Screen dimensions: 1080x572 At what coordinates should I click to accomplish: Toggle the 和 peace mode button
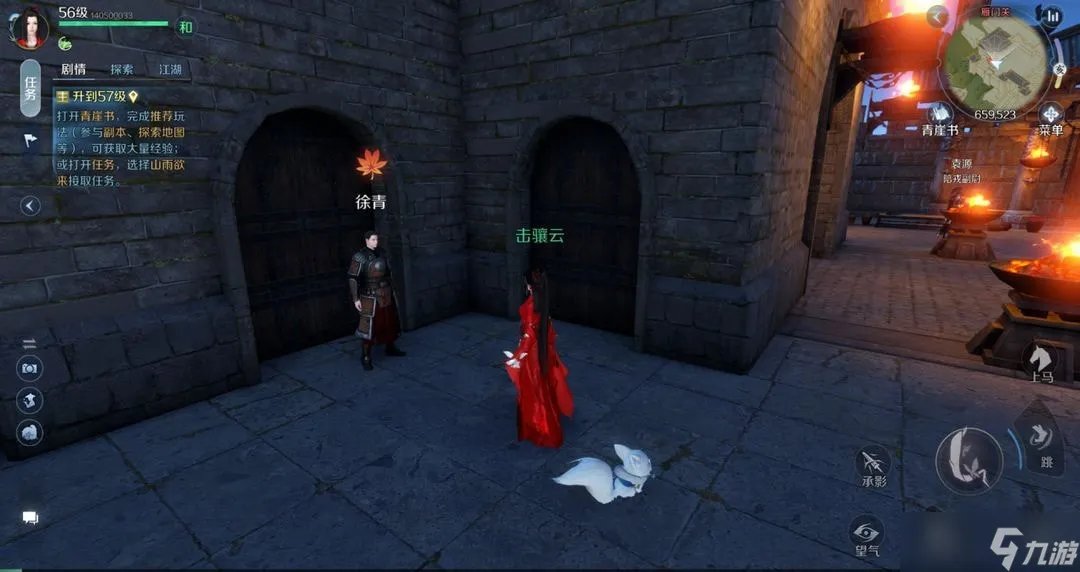click(185, 27)
